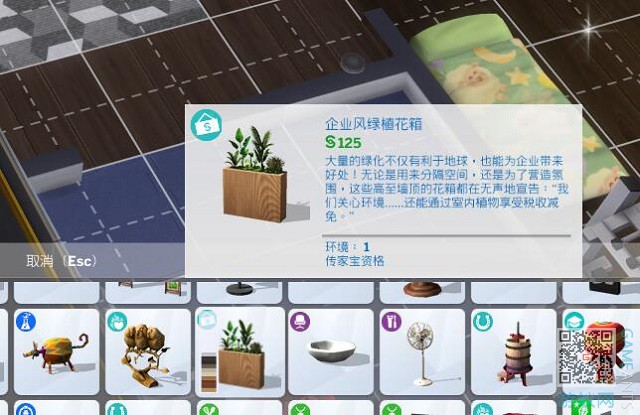Cancel placement with the 取消 button
Screen dimensions: 640x415
click(x=60, y=261)
